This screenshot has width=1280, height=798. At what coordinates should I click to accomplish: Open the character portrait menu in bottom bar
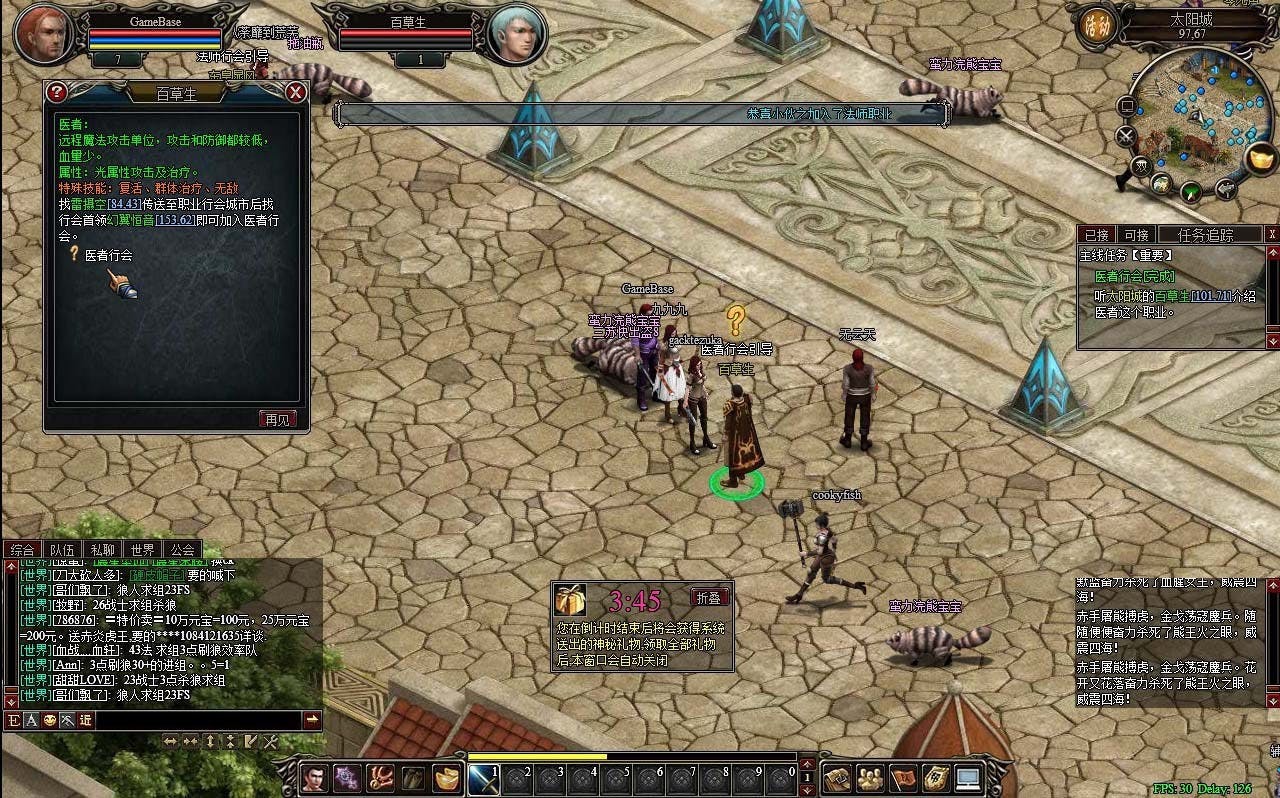tap(314, 778)
